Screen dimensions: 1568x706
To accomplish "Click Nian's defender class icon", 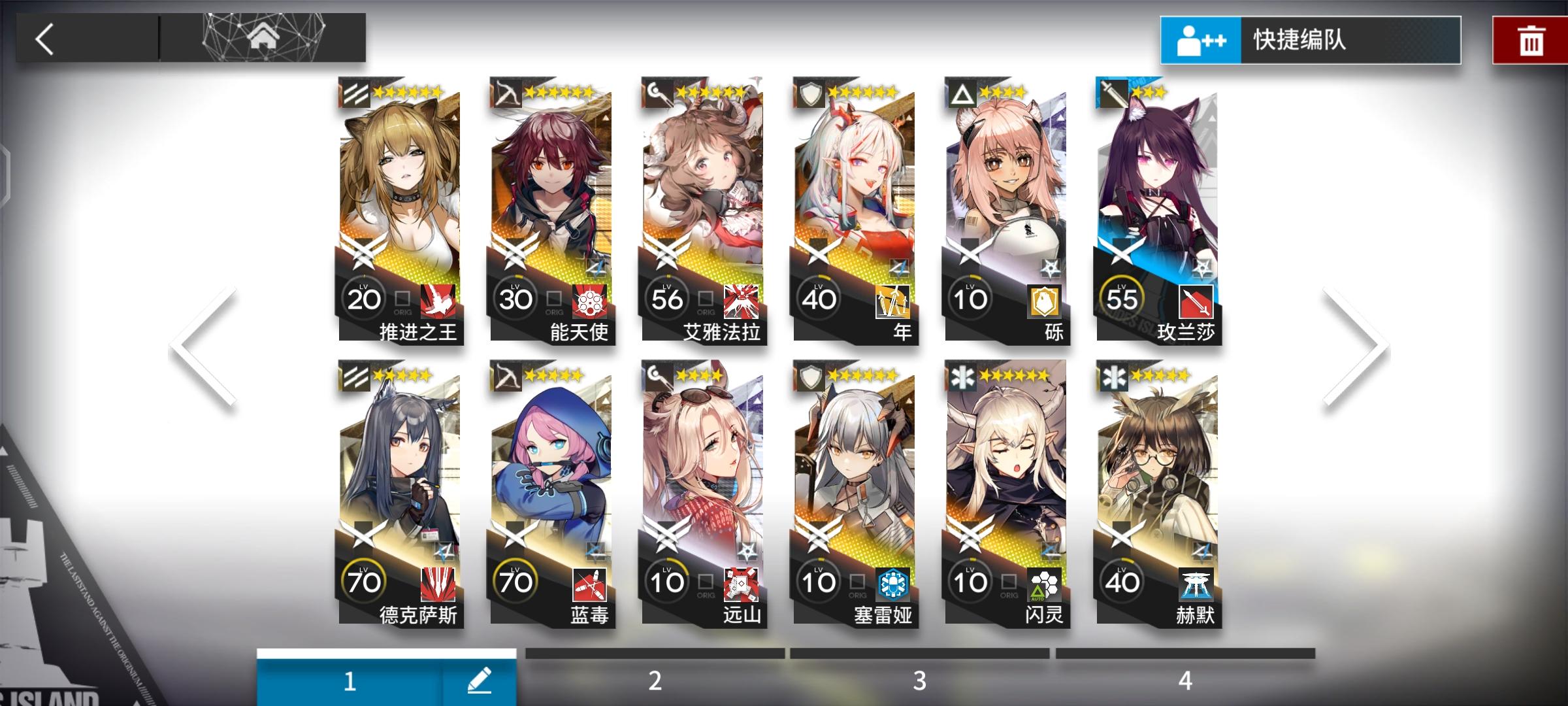I will click(810, 92).
